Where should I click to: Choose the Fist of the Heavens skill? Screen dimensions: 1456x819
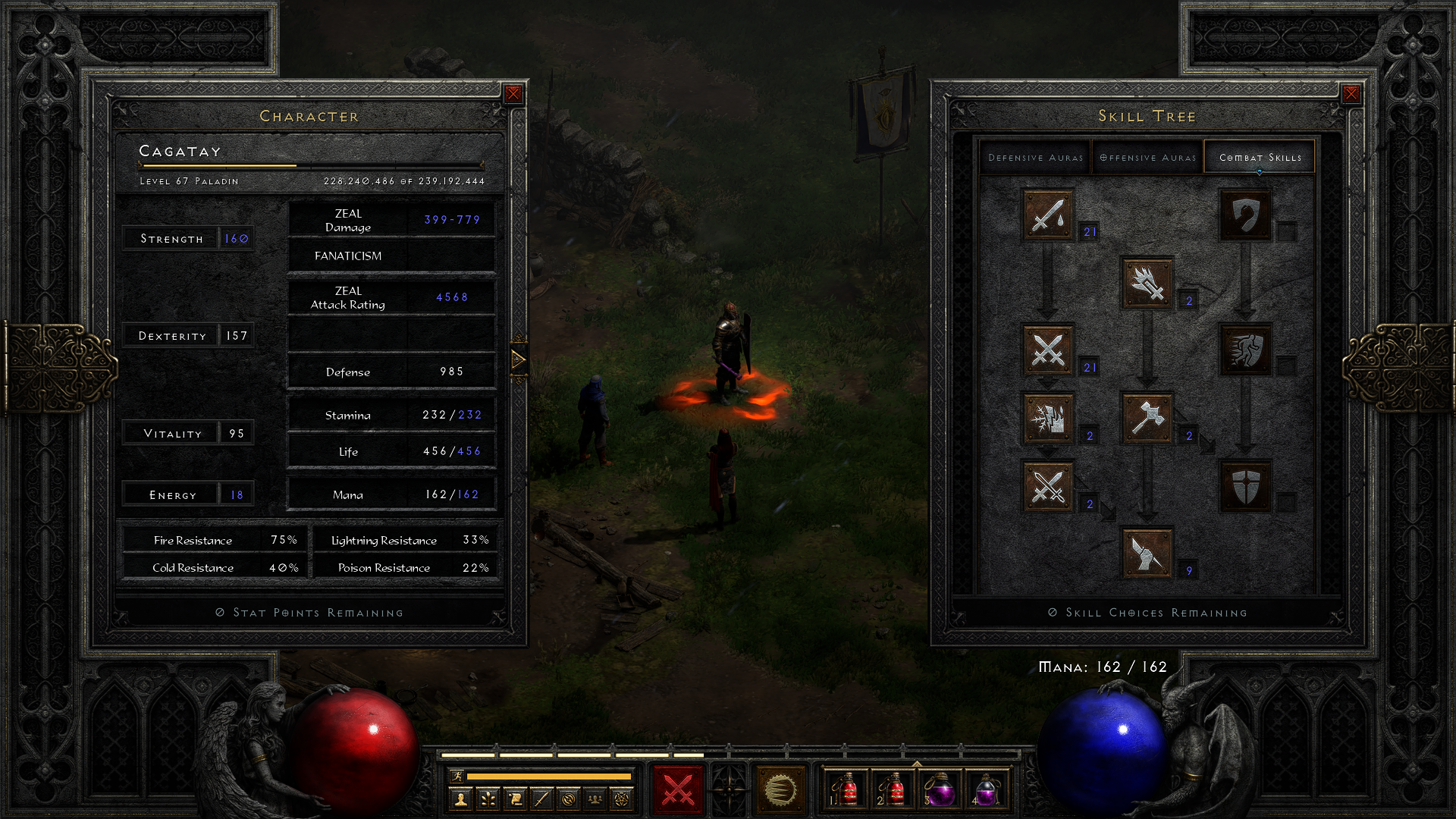pyautogui.click(x=1147, y=553)
